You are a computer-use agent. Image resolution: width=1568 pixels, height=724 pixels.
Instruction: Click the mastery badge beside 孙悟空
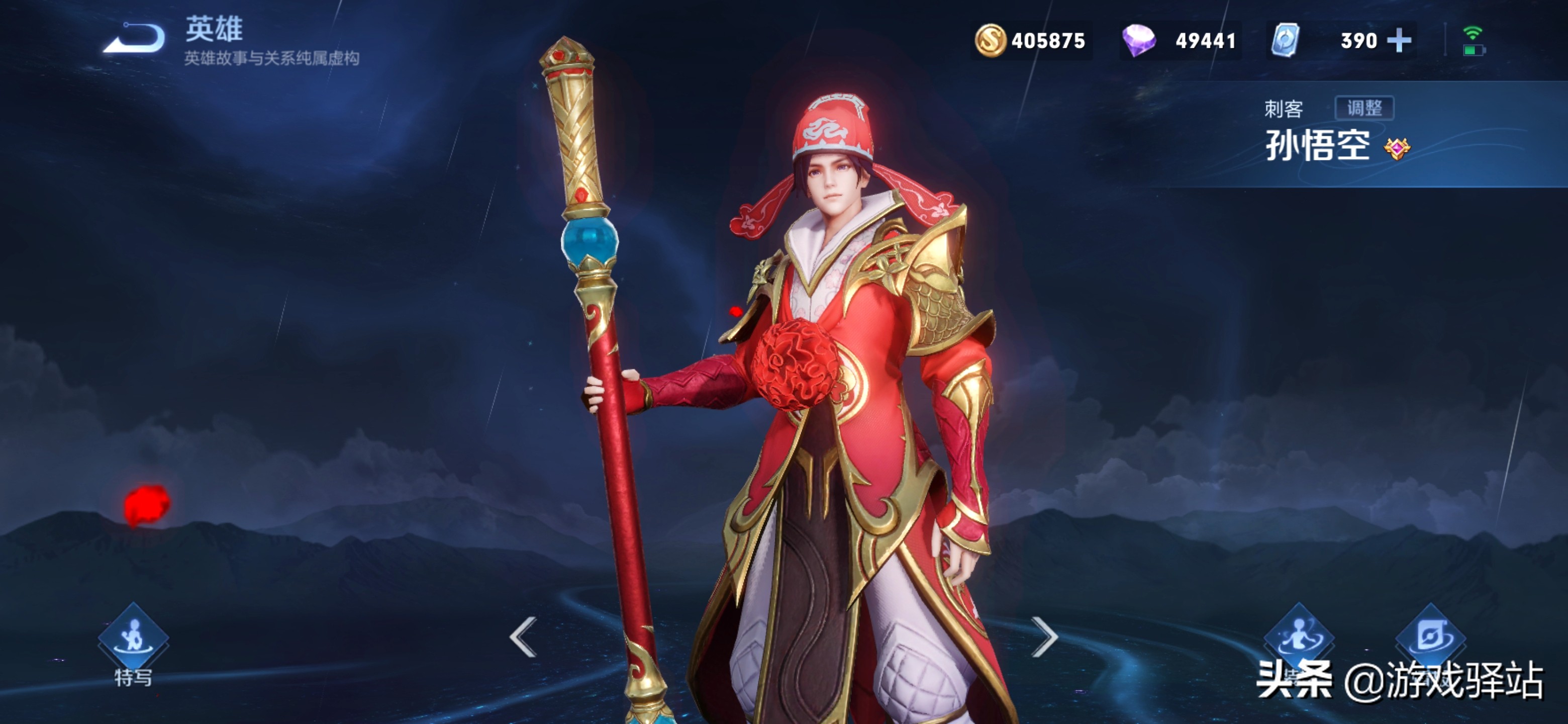point(1396,148)
